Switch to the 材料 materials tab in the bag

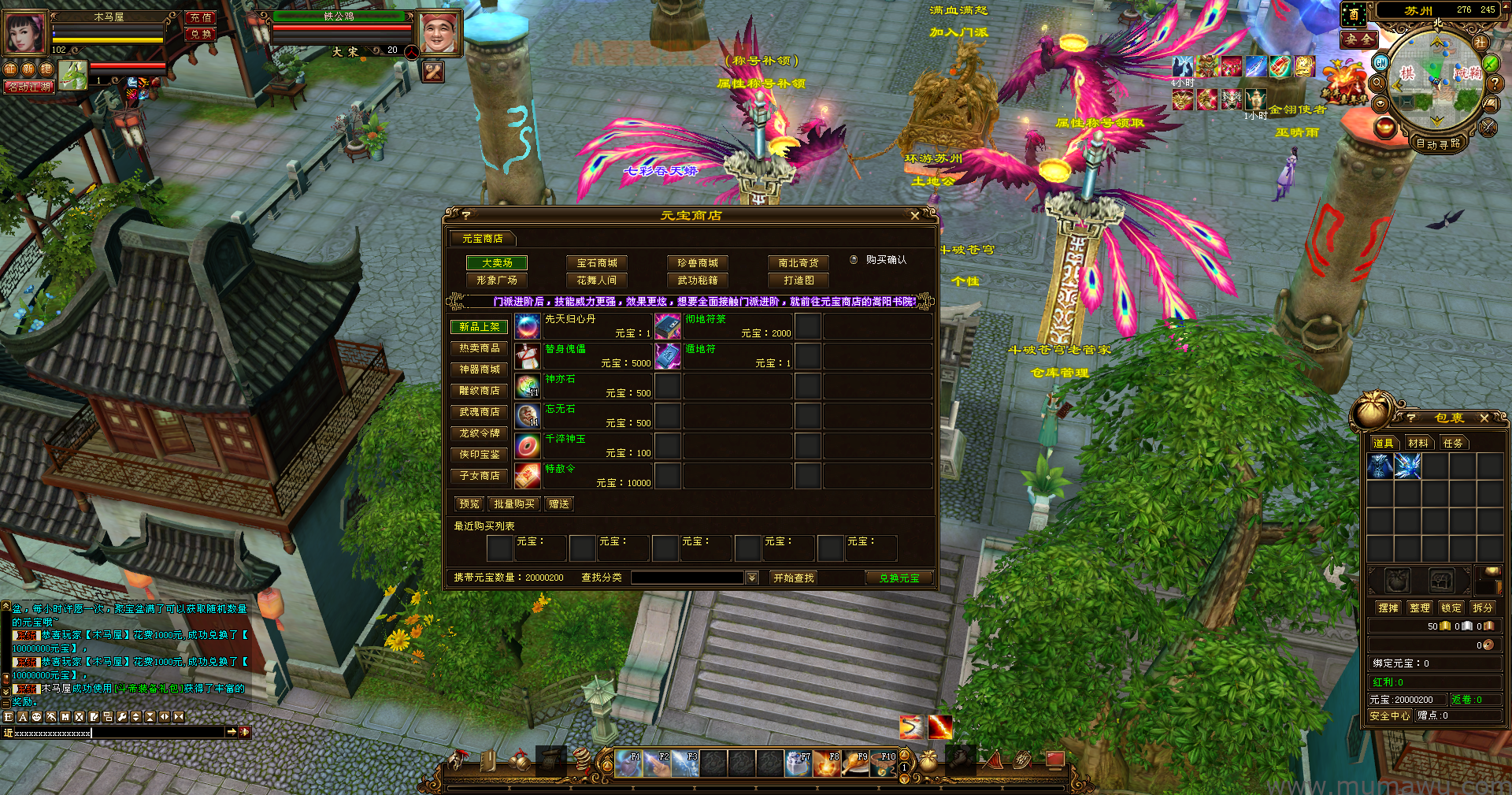tap(1417, 444)
